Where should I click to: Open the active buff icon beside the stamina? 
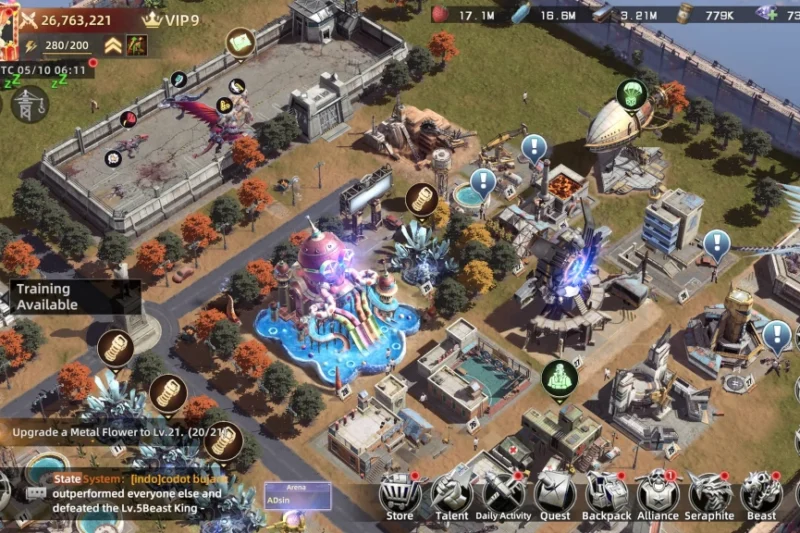pos(137,46)
